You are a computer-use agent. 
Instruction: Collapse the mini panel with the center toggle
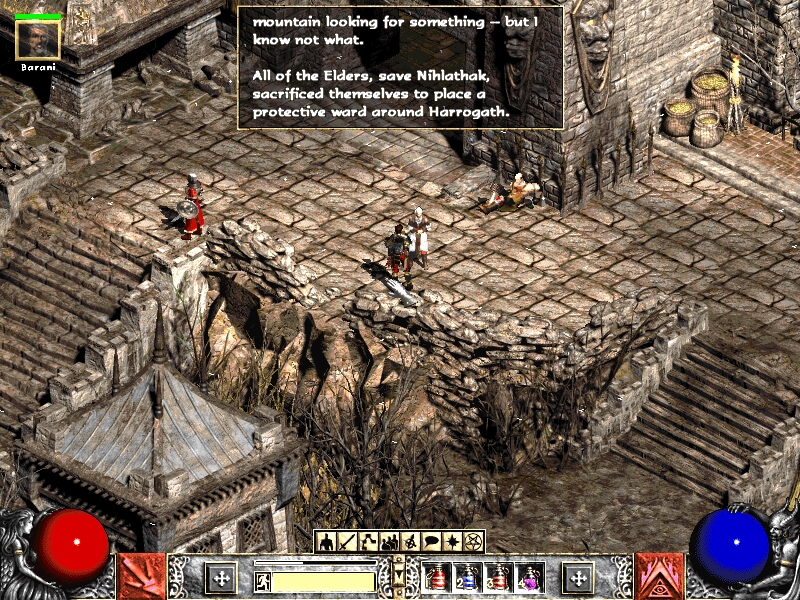point(399,577)
